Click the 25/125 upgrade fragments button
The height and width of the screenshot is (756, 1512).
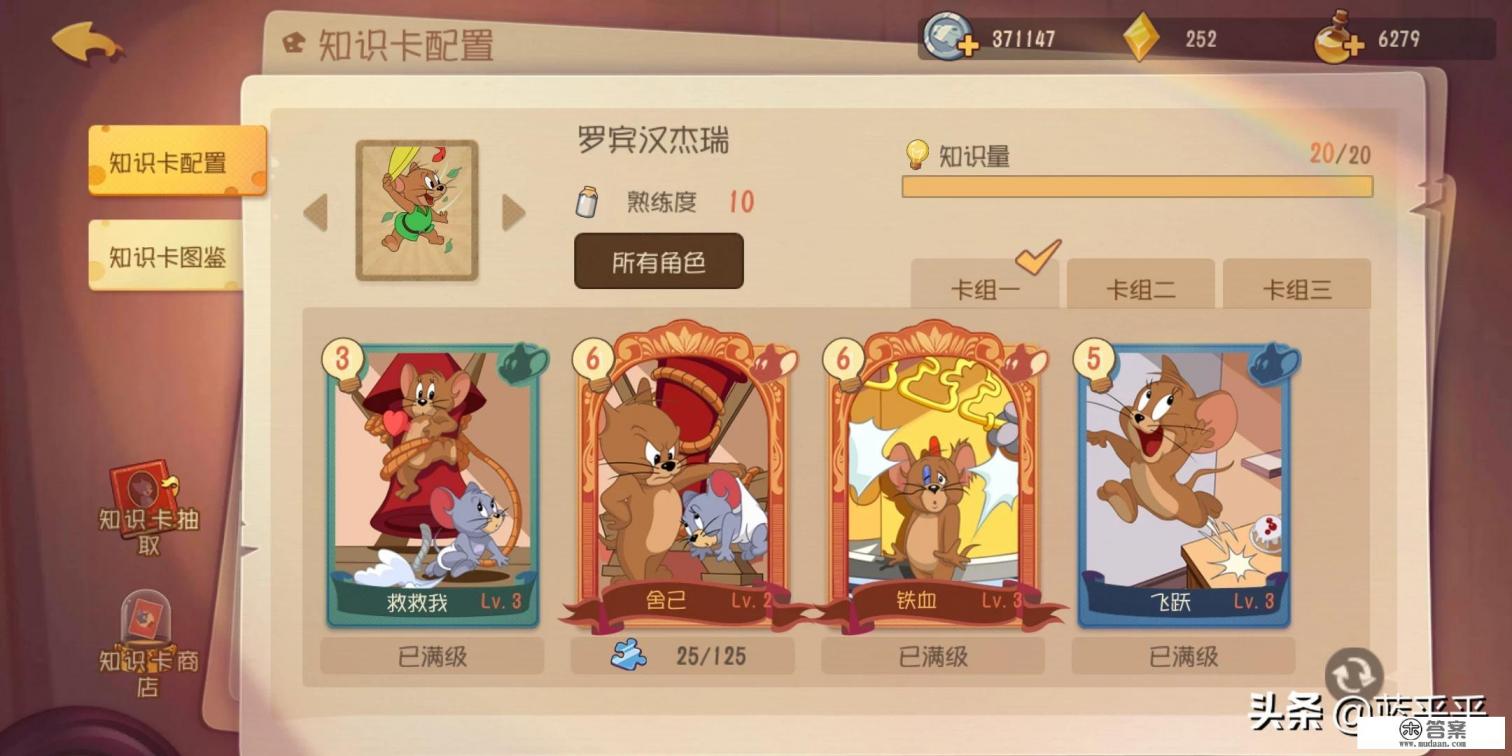pos(681,656)
